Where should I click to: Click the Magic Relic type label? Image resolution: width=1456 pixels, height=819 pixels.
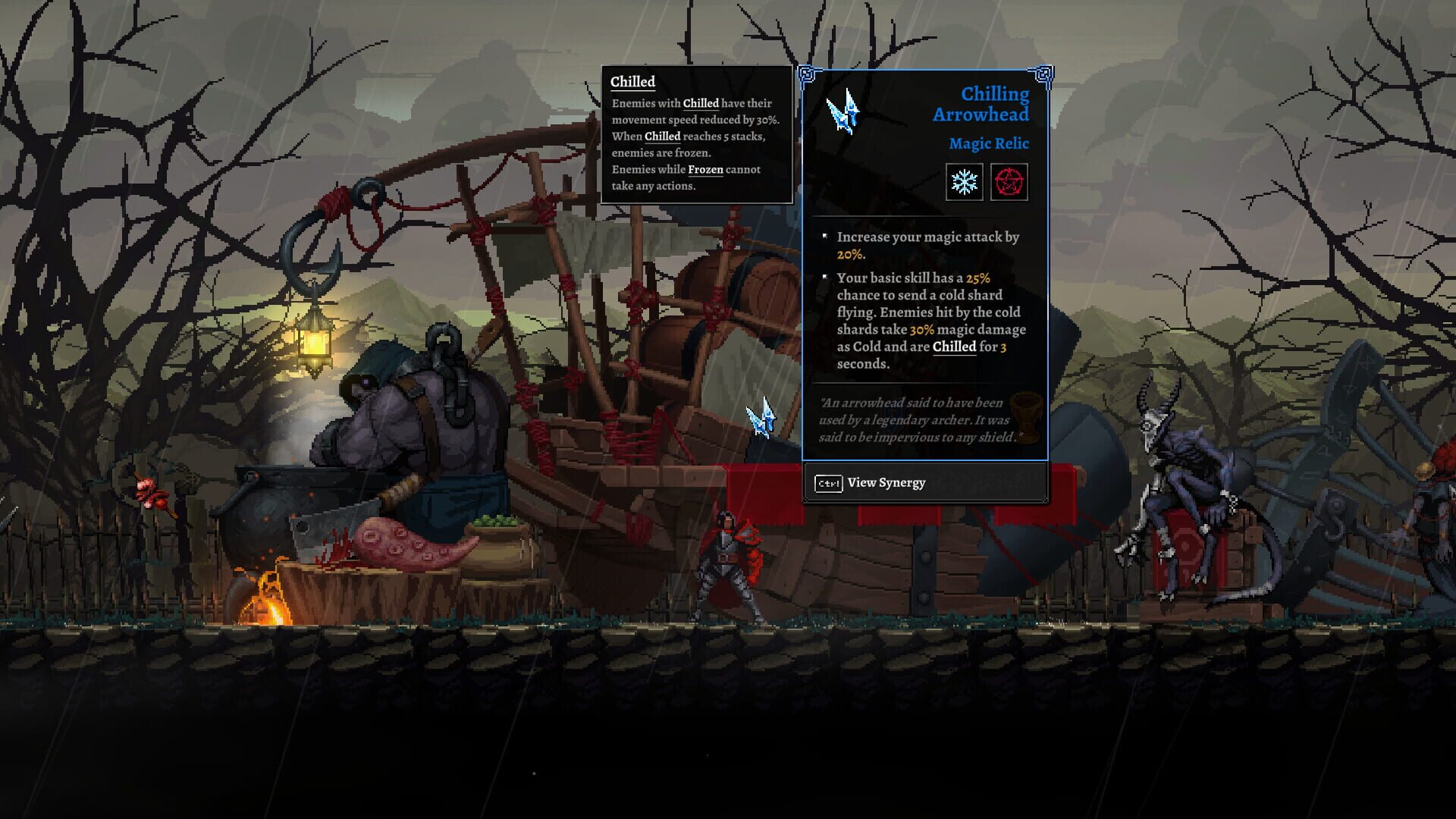pos(990,144)
